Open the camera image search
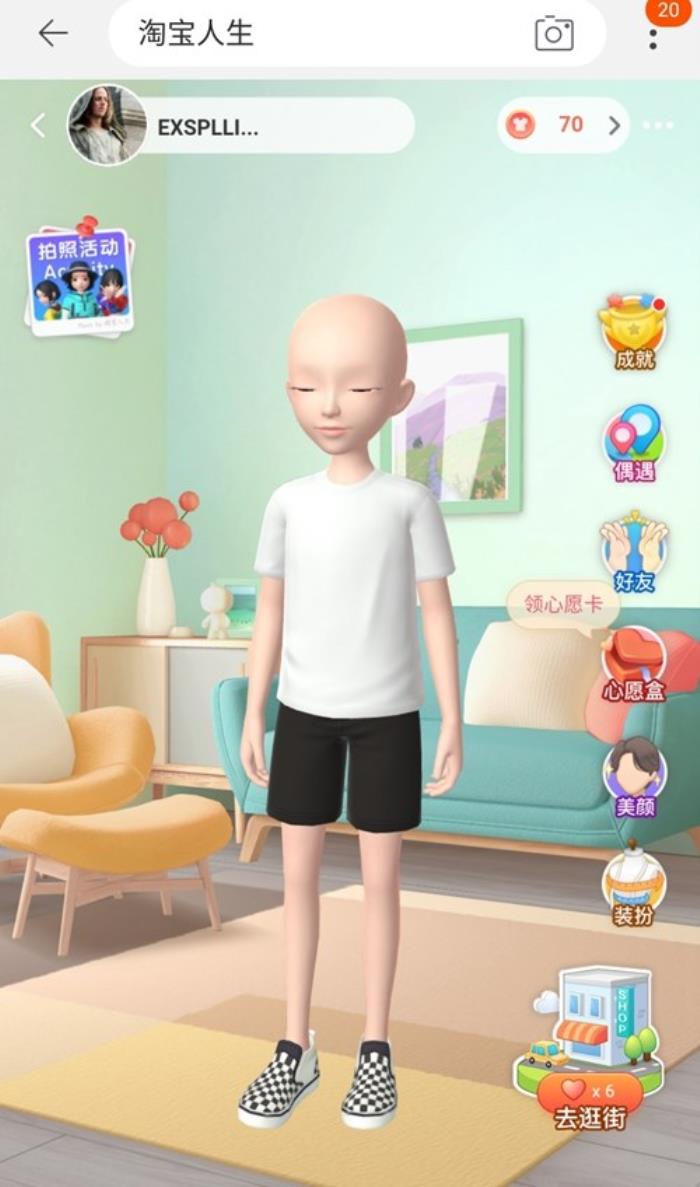Viewport: 700px width, 1187px height. point(554,34)
